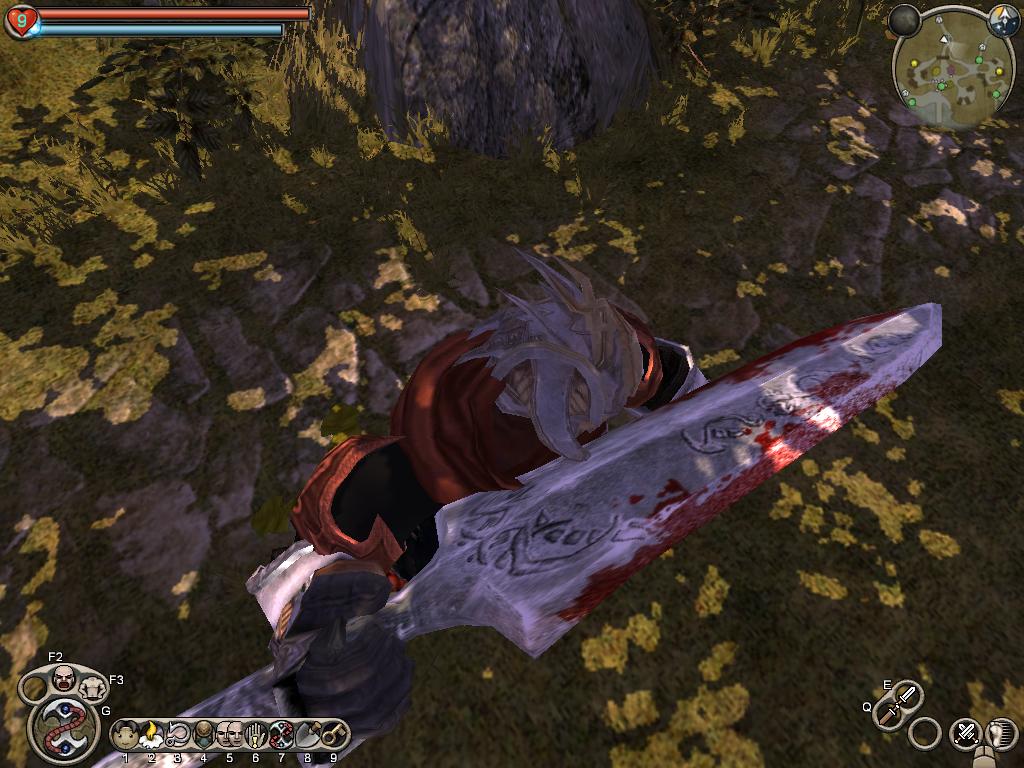
Task: Select the red serpent icon in hotbar
Action: (281, 736)
